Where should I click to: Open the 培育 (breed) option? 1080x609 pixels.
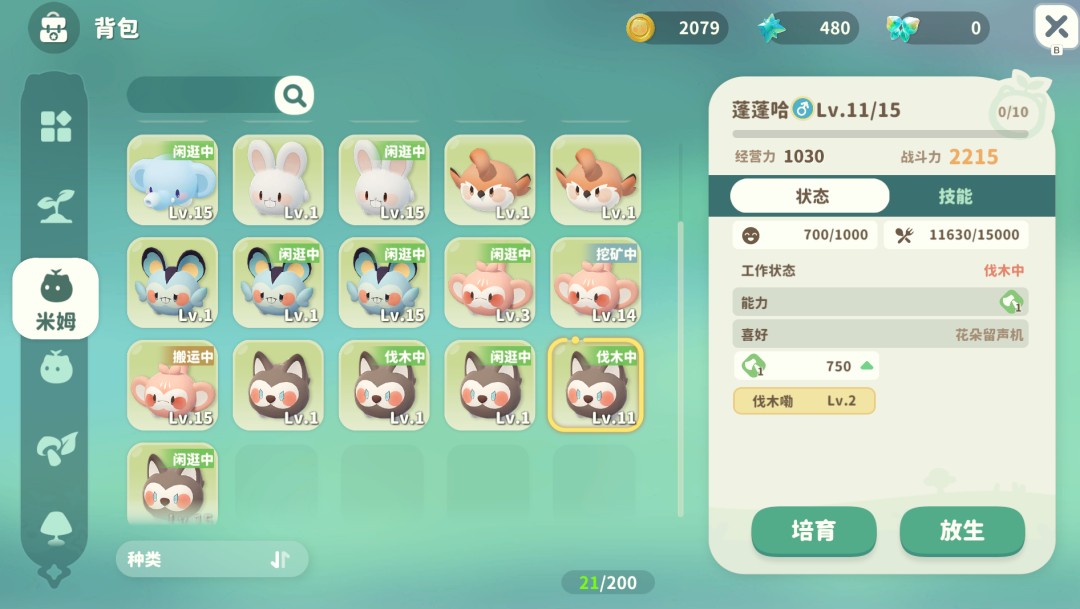[813, 531]
